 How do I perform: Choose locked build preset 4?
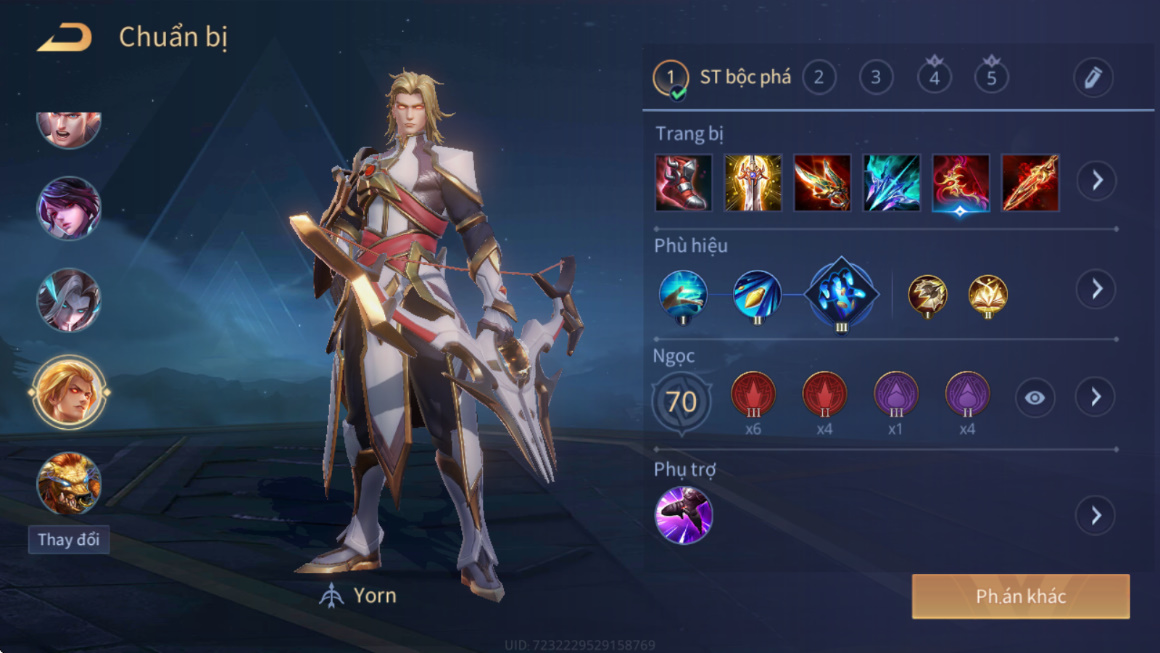pos(934,77)
